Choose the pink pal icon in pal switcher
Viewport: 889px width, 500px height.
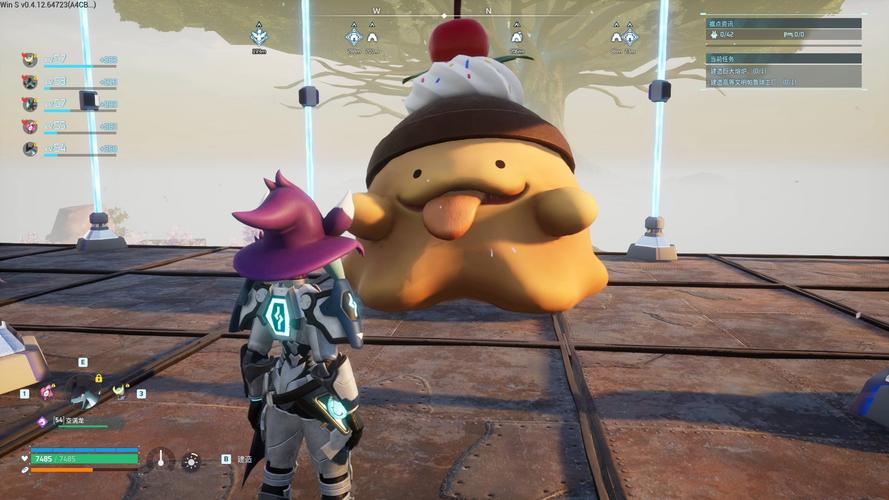click(x=46, y=393)
